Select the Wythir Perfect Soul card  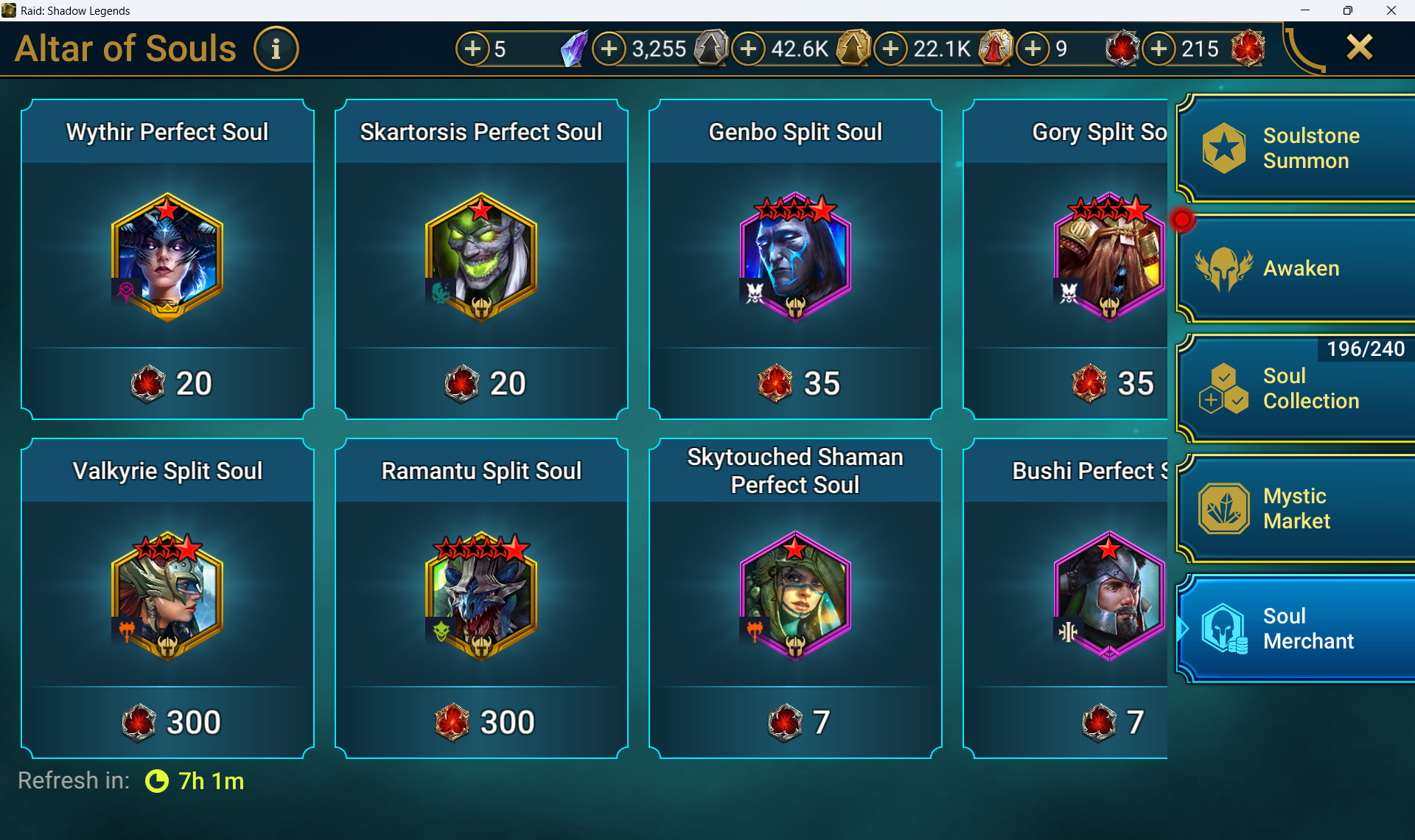coord(168,259)
